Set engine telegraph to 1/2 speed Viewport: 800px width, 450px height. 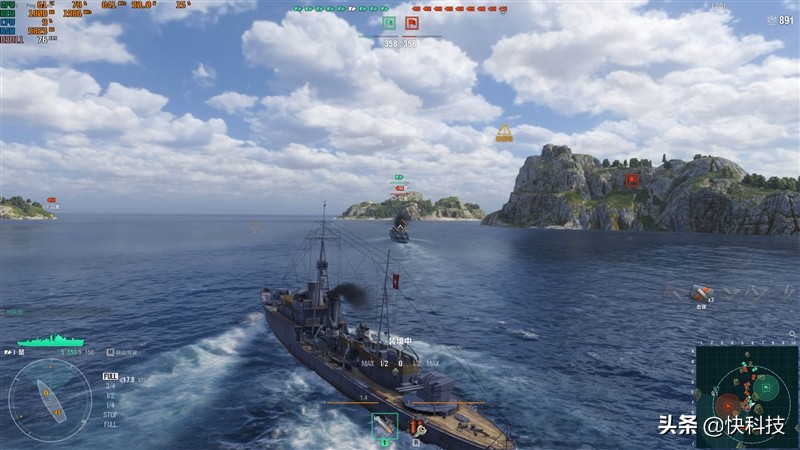coord(109,397)
